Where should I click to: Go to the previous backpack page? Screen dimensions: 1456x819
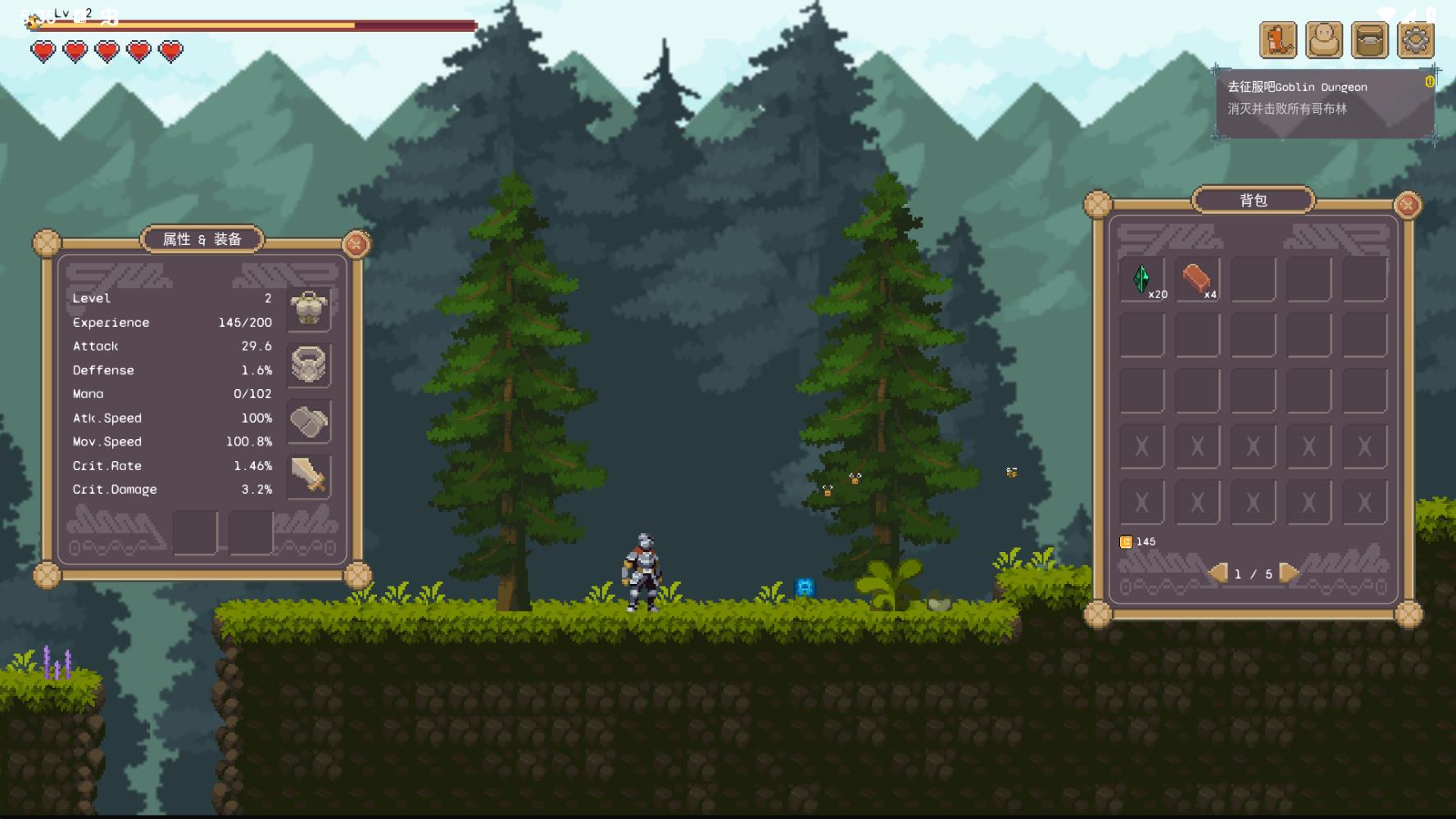tap(1218, 572)
